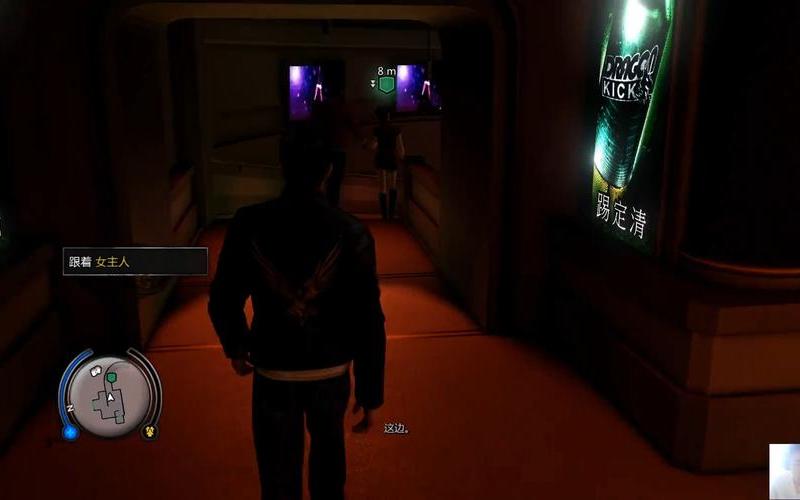Click the webcam overlay thumbnail
800x500 pixels.
coord(784,471)
